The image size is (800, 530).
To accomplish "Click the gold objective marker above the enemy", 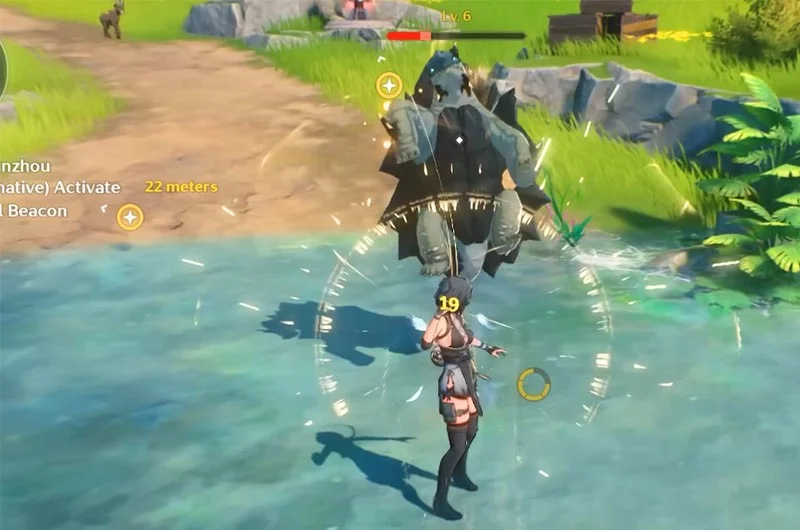I will point(389,85).
